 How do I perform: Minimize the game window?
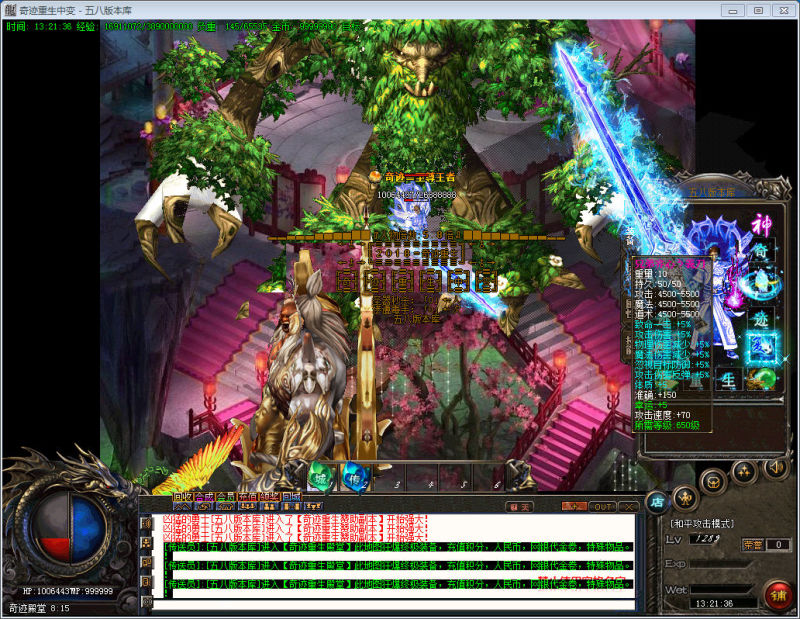point(734,10)
